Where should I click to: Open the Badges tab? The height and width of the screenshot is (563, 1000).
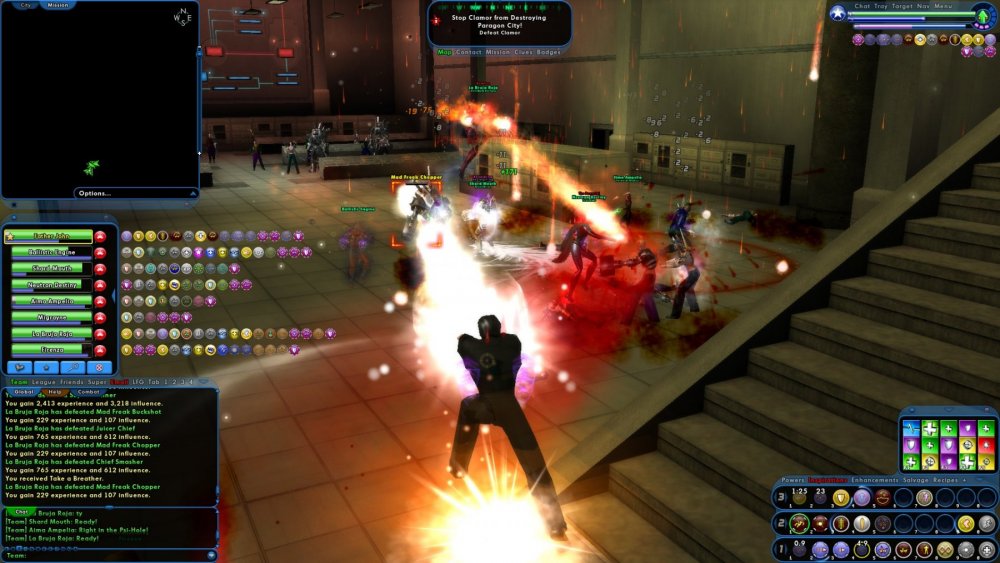[549, 51]
